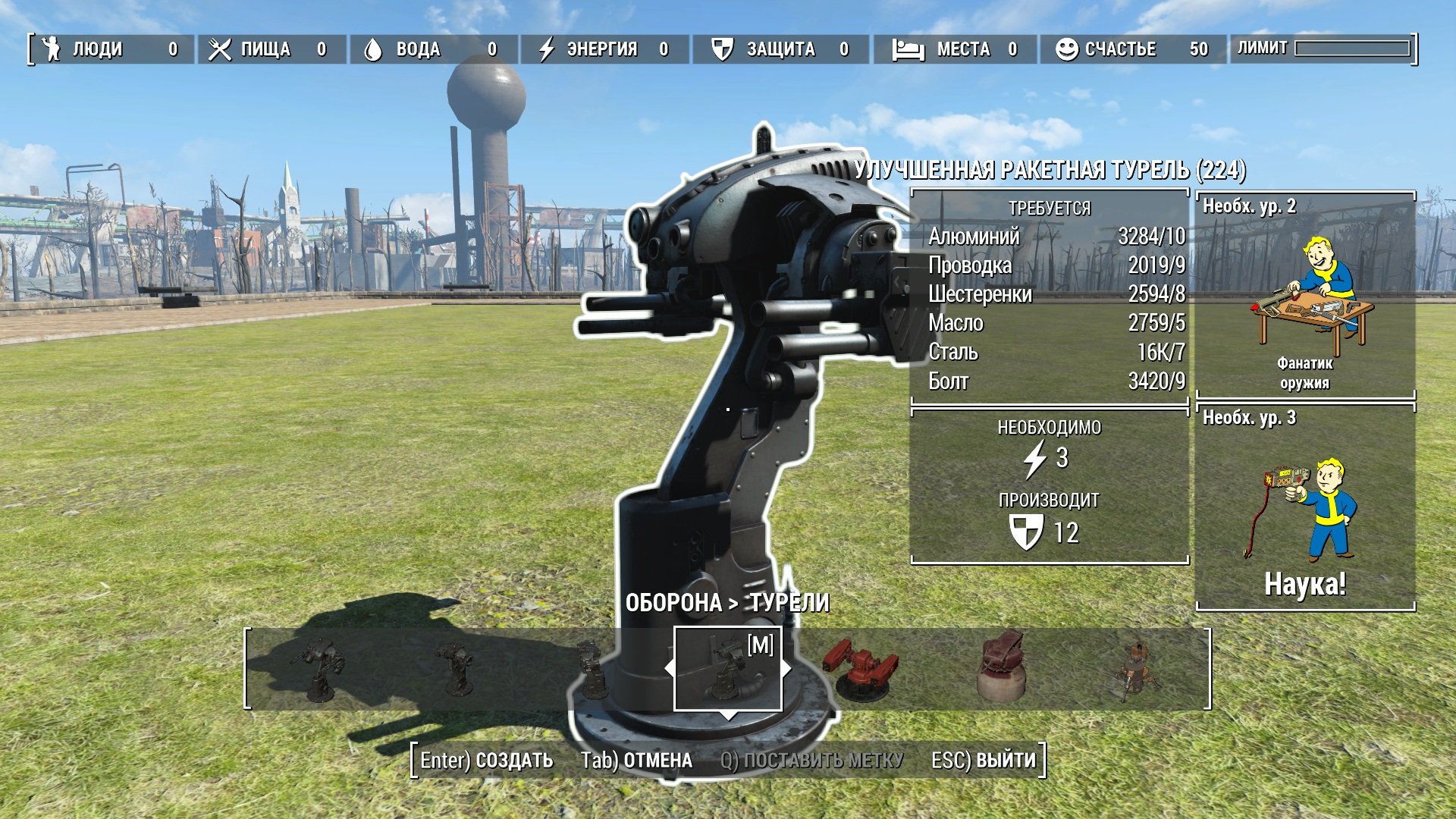Open the Наука! perk card
The height and width of the screenshot is (819, 1456).
[x=1305, y=507]
